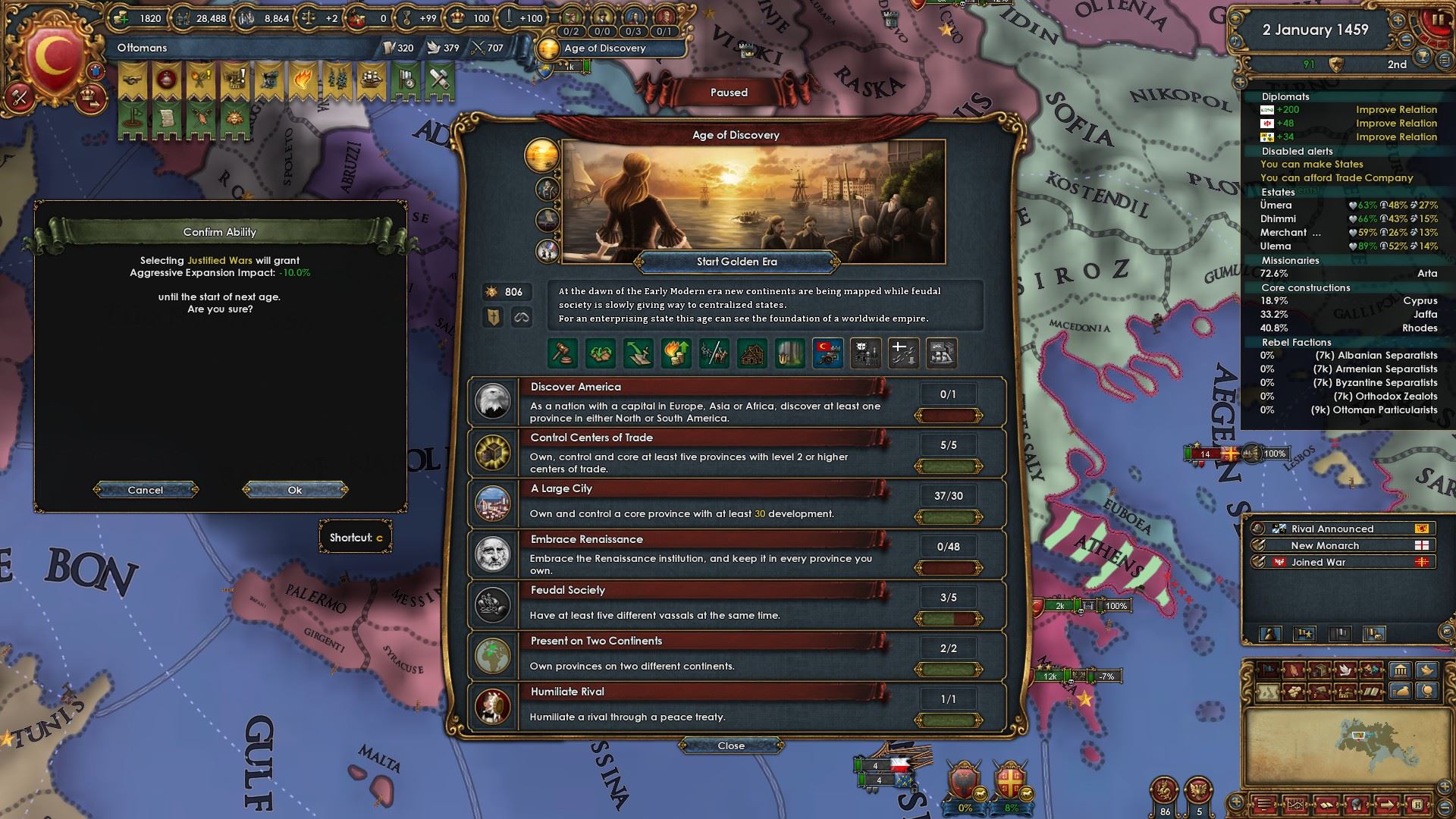Select the Albanian Separatists rebel faction
1456x819 pixels.
(x=1348, y=355)
